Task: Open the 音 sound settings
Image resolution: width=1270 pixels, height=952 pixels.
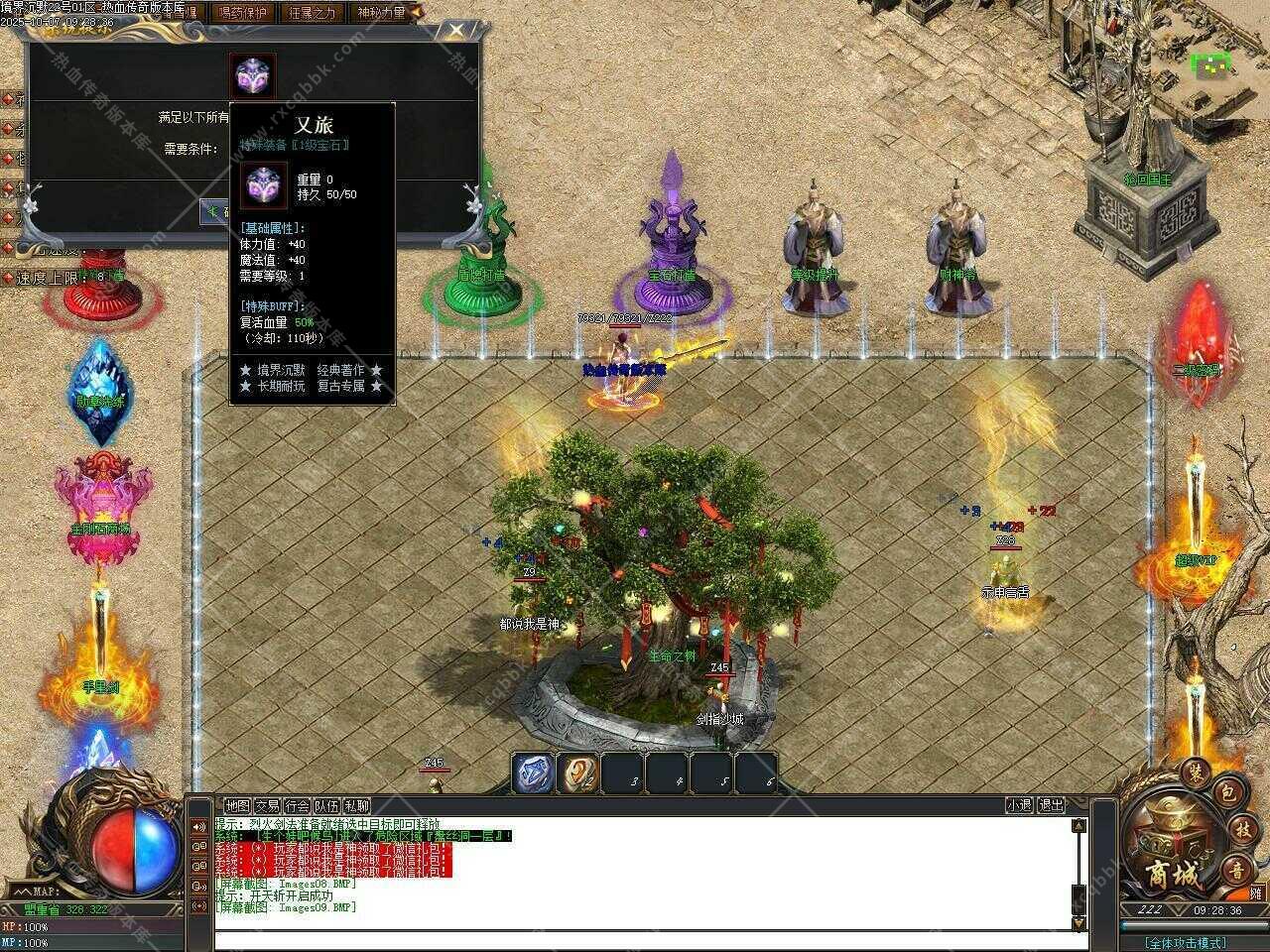Action: coord(1236,870)
